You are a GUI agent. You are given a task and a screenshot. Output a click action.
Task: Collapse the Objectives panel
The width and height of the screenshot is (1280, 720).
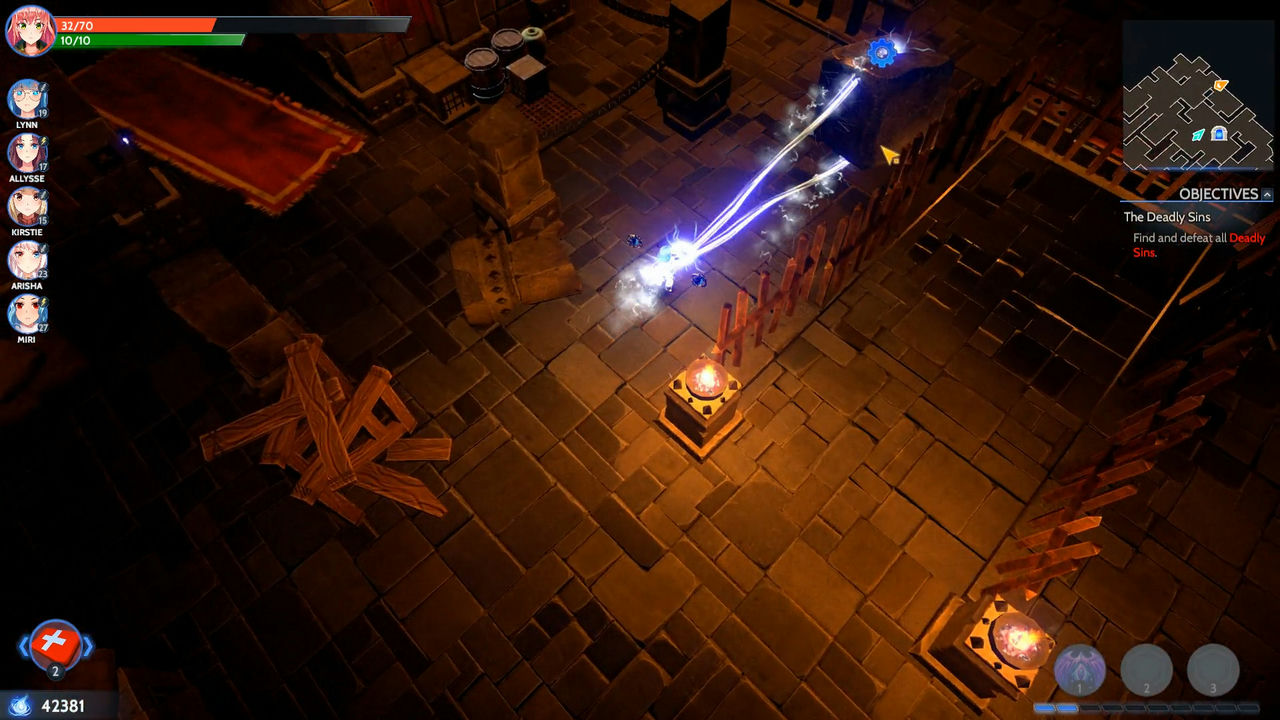pos(1265,196)
